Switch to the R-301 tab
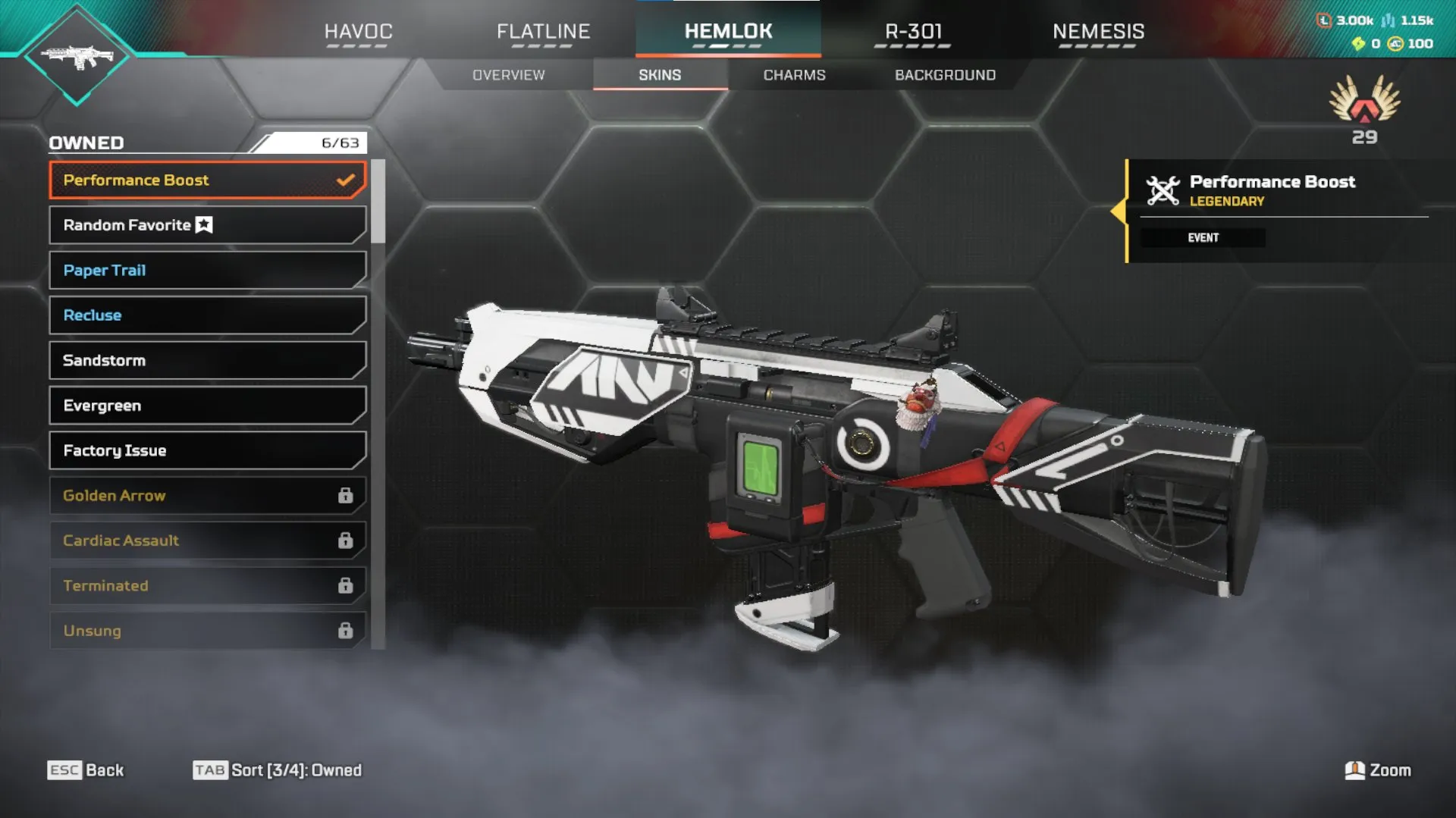The height and width of the screenshot is (818, 1456). coord(912,32)
